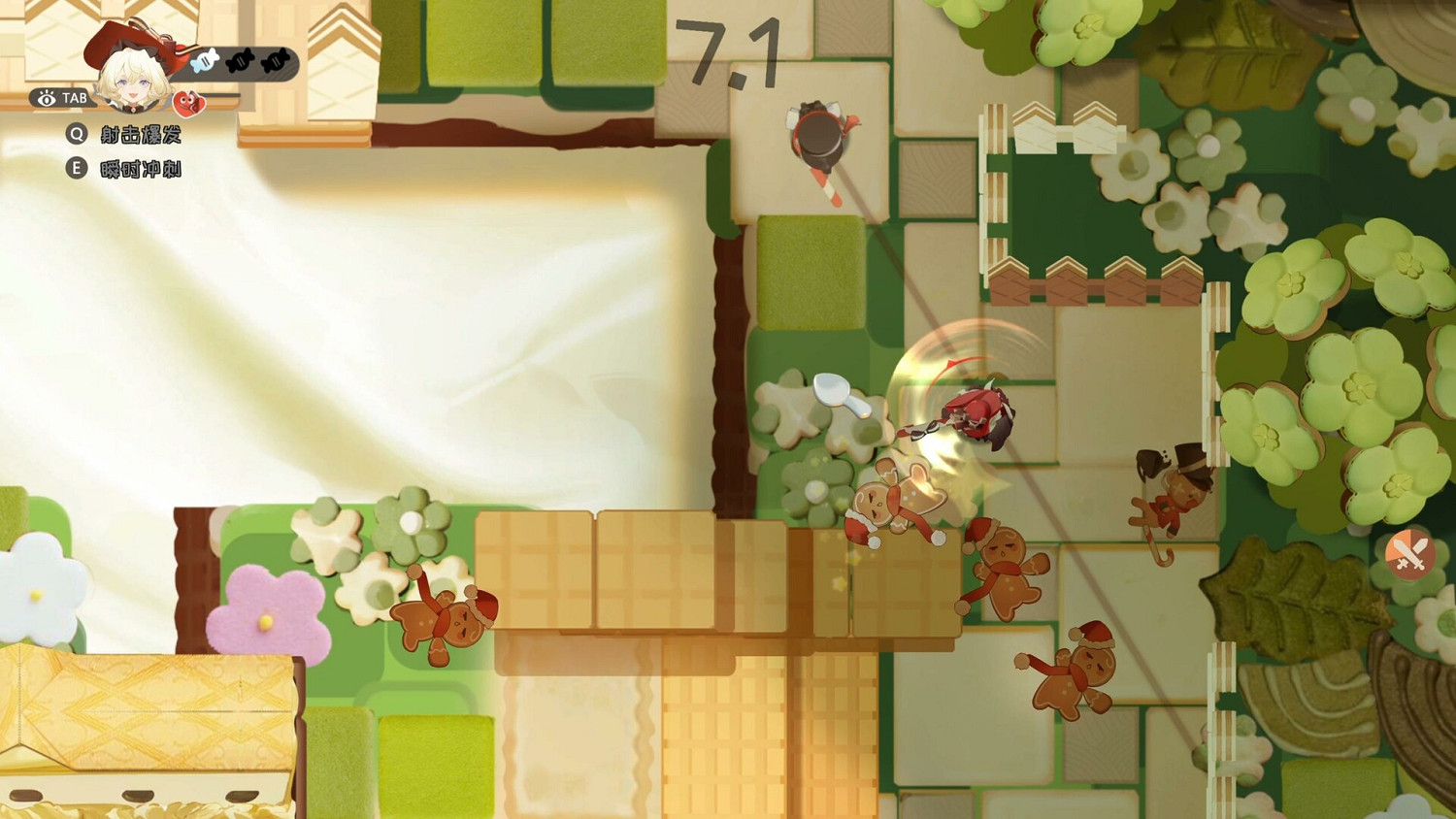Click the blue candy icon in the candy bar
Viewport: 1456px width, 819px height.
click(203, 60)
